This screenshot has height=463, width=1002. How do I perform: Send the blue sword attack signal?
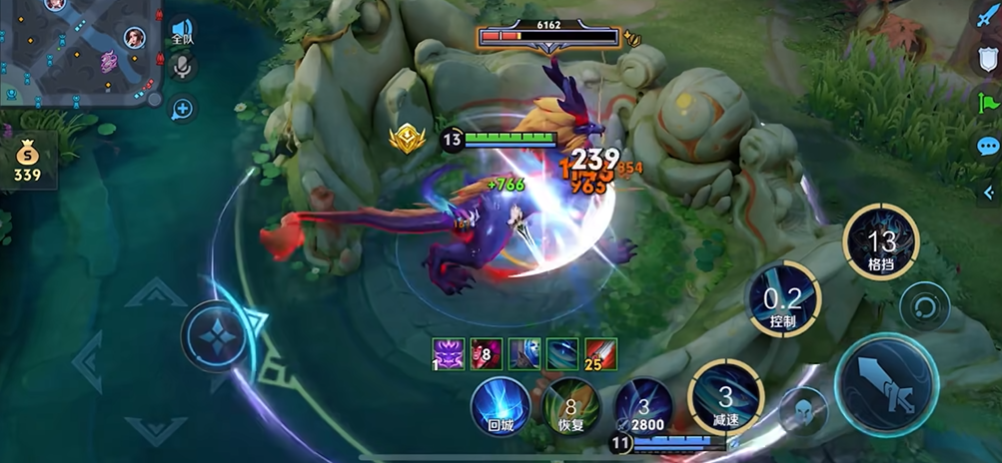point(988,17)
